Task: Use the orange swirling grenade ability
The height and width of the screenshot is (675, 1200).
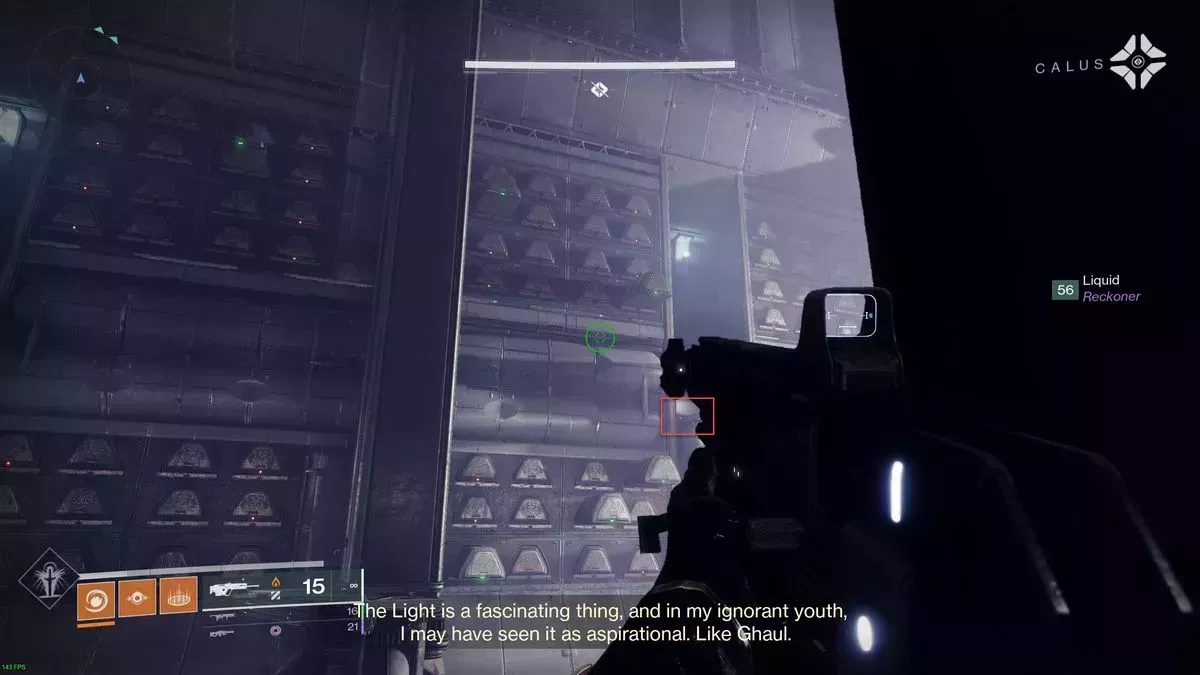Action: tap(96, 598)
